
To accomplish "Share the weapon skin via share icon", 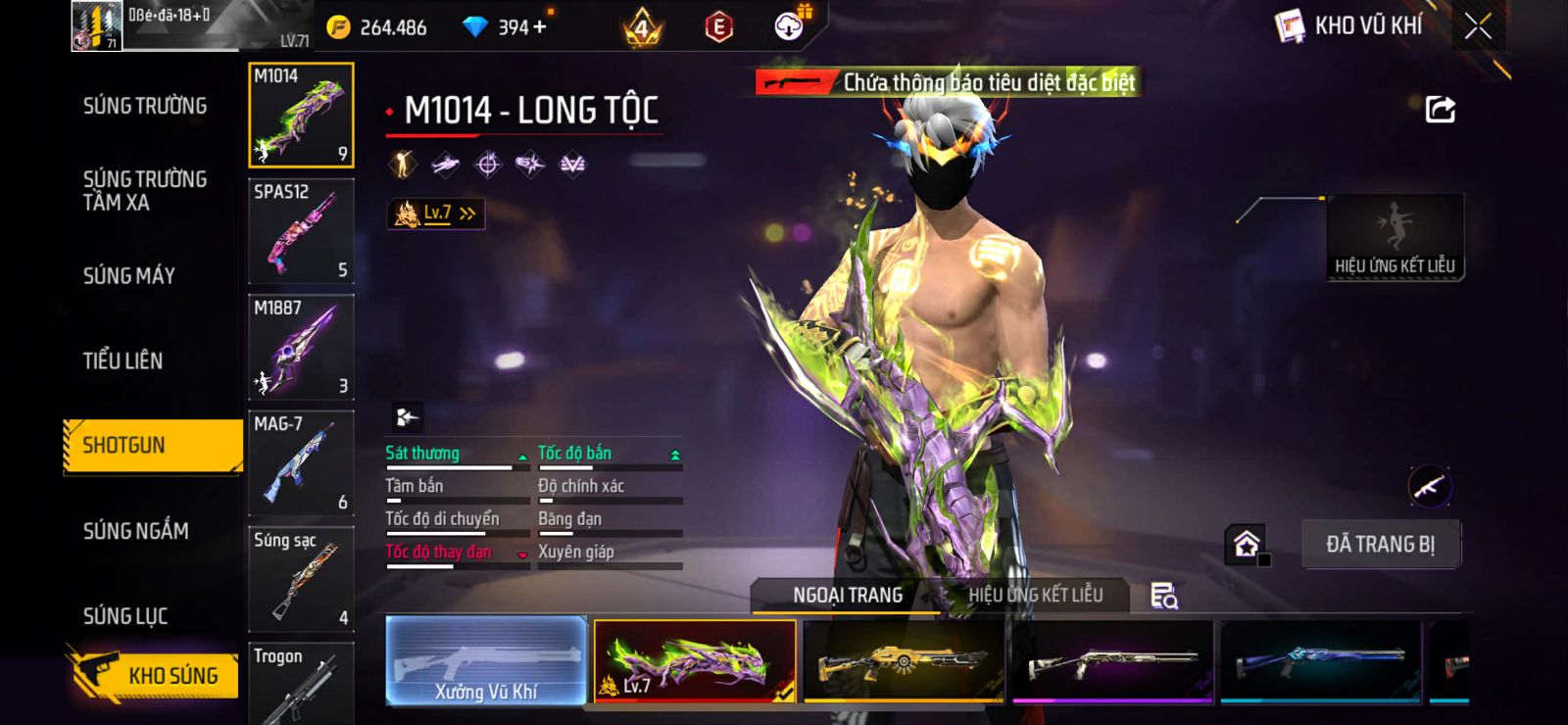I will [x=1440, y=110].
